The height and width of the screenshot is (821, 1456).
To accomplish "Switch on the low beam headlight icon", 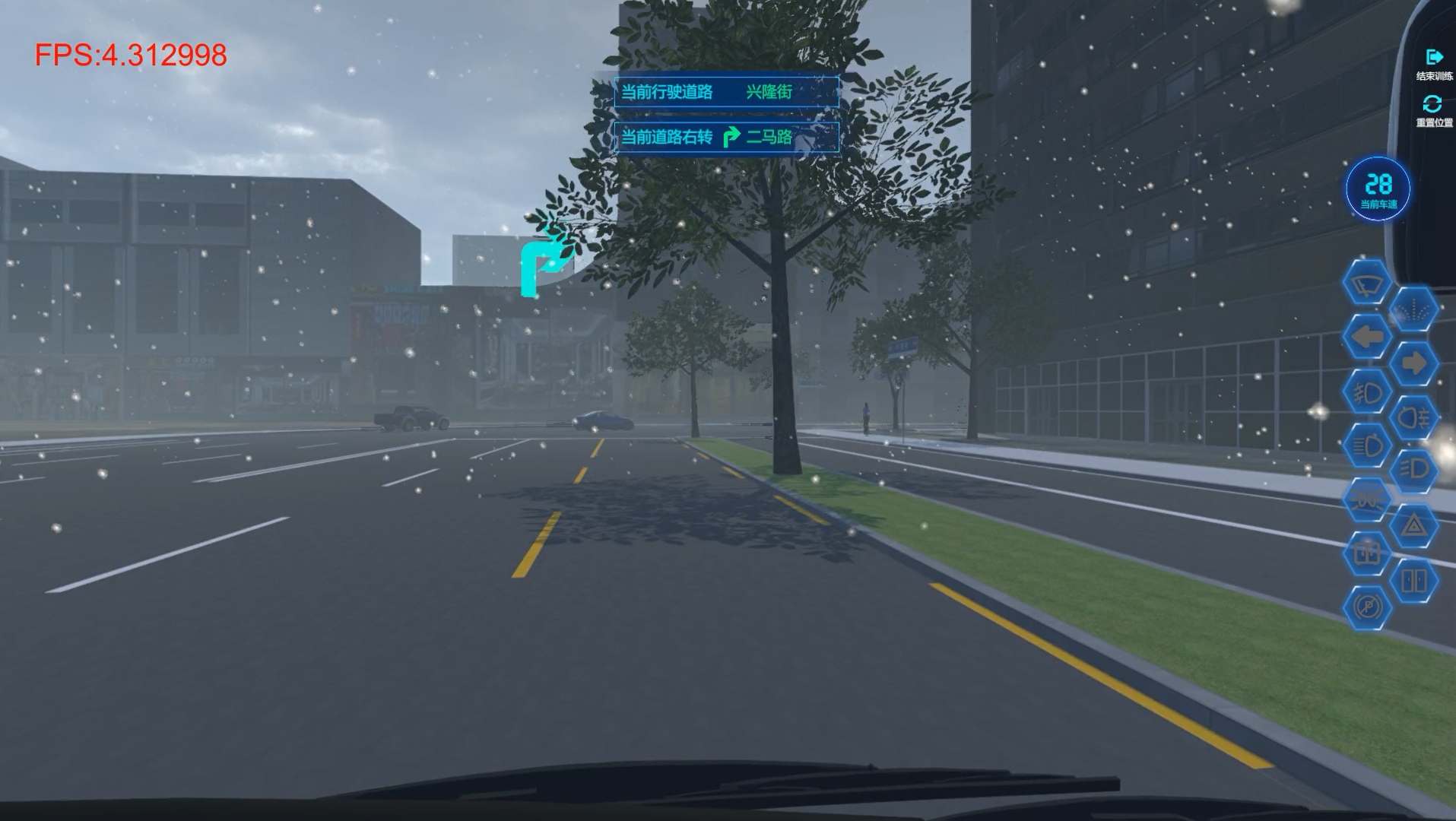I will coord(1413,471).
